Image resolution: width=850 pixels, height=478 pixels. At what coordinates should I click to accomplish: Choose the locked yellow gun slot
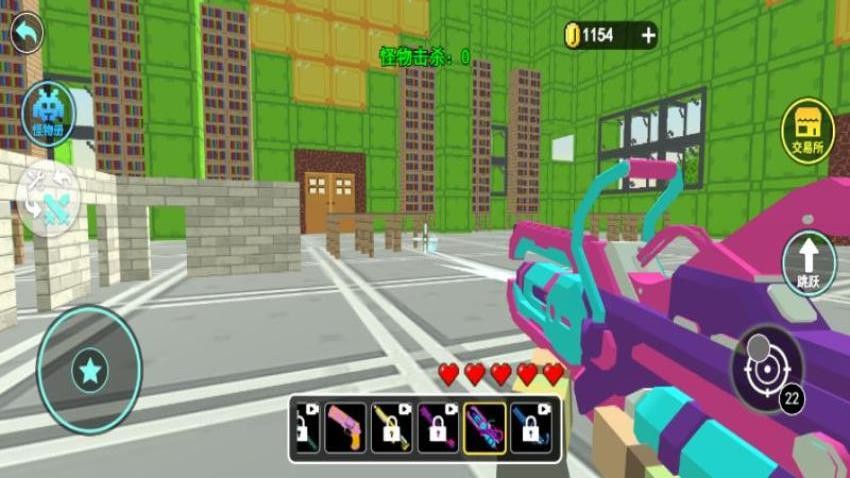coord(391,430)
